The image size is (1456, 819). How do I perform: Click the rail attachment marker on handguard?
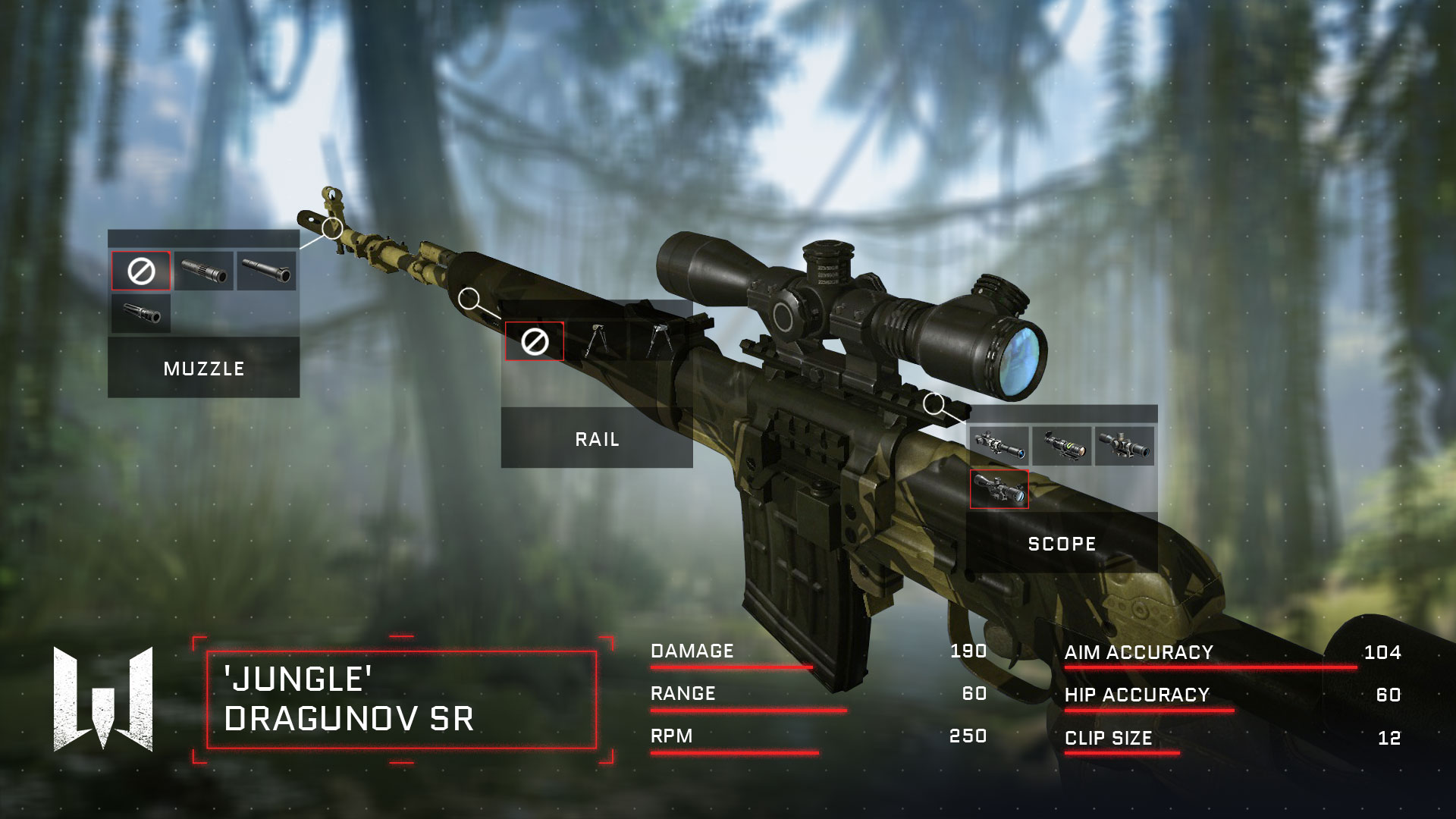[x=470, y=299]
